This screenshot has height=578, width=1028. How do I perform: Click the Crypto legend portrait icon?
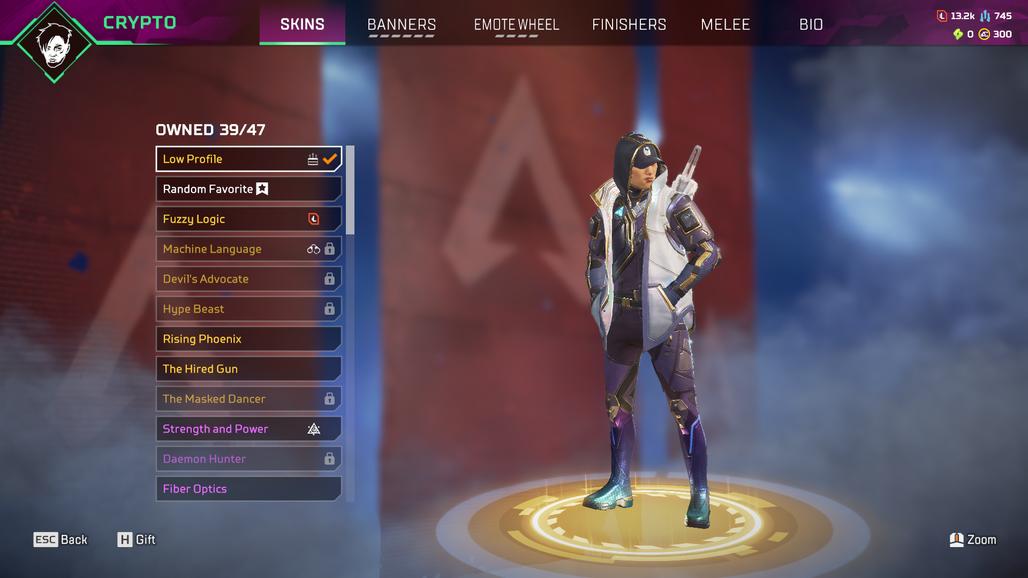coord(54,42)
